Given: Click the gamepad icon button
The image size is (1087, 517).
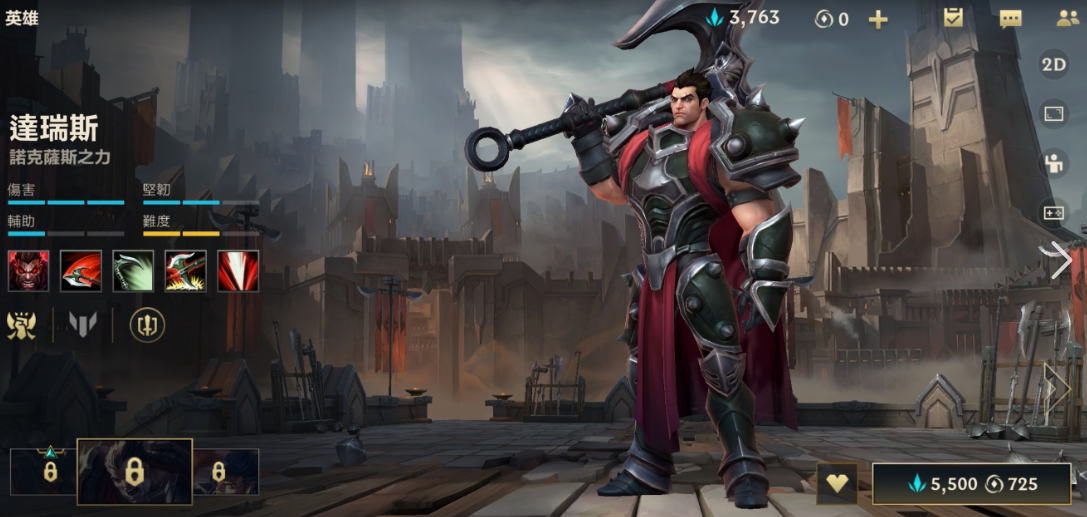Looking at the screenshot, I should click(1054, 213).
